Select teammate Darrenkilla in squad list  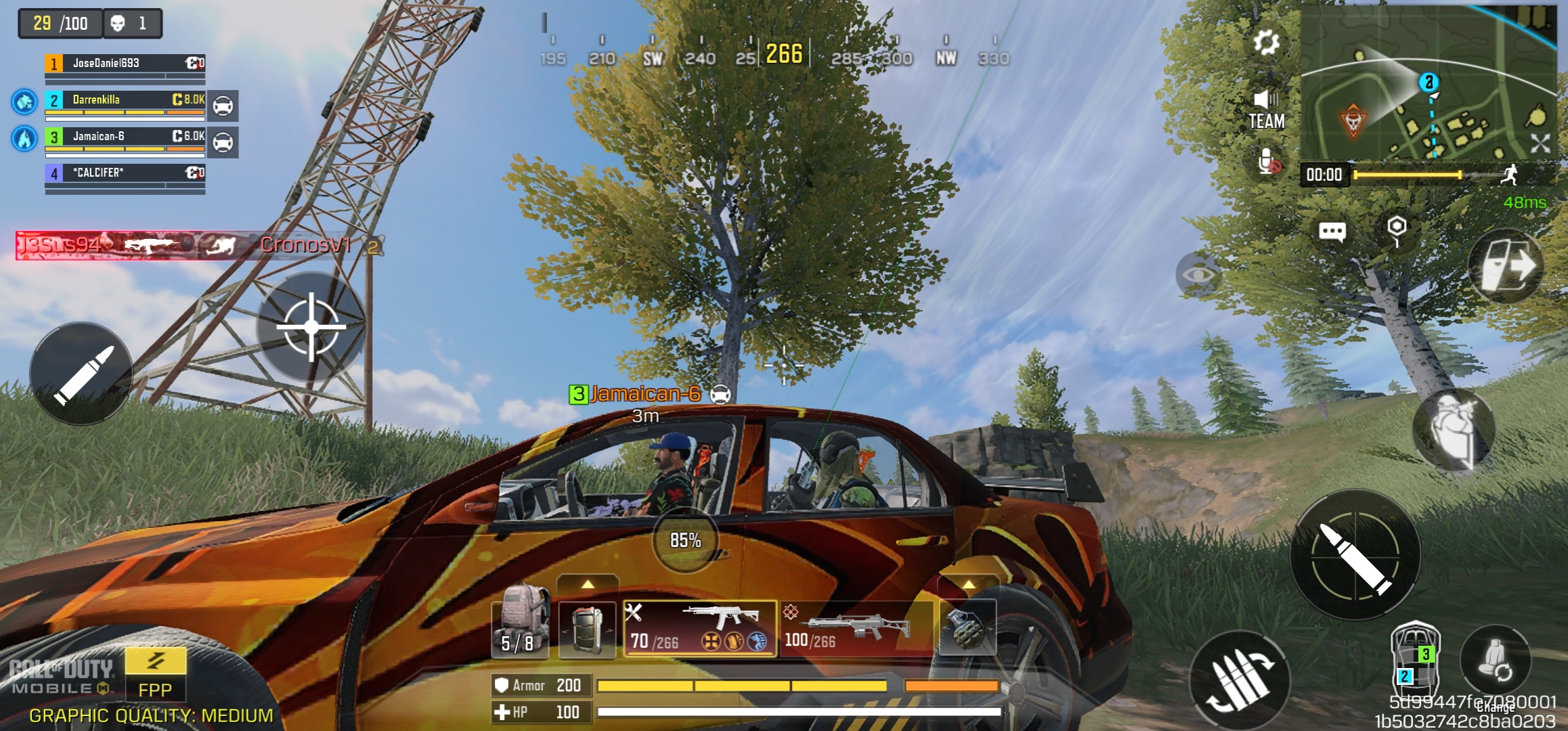(125, 100)
